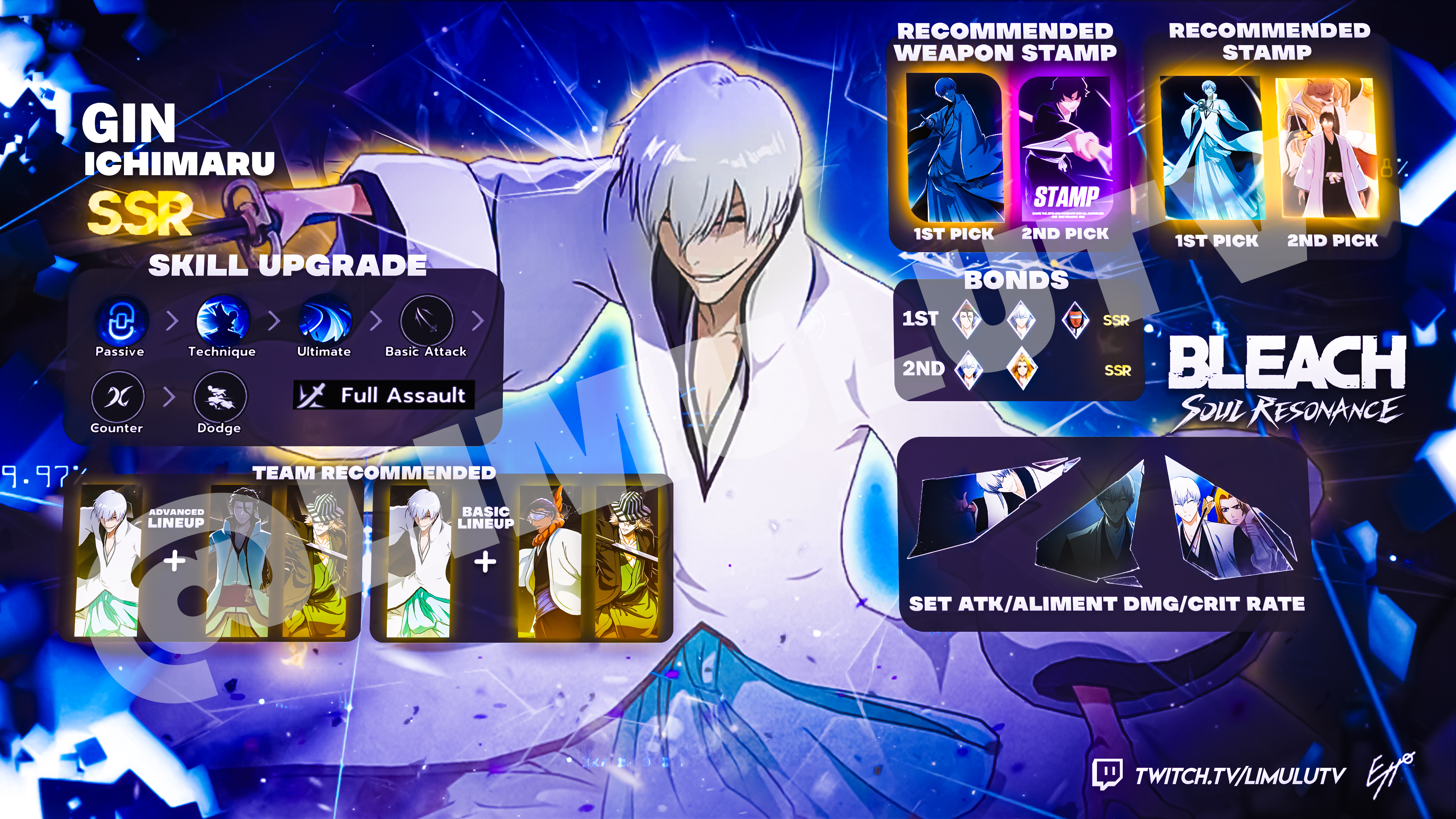Choose the Gin card in Advanced Lineup
The image size is (1456, 819).
point(107,561)
